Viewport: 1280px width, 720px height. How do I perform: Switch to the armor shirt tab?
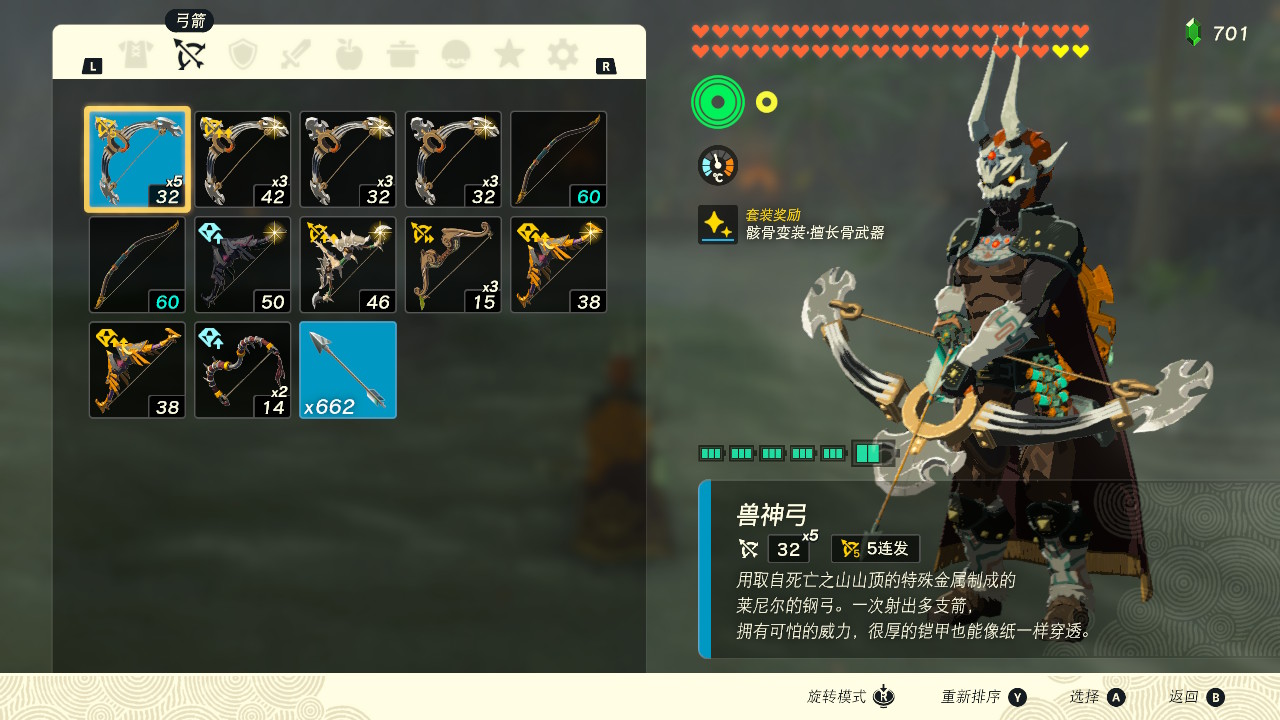(136, 54)
